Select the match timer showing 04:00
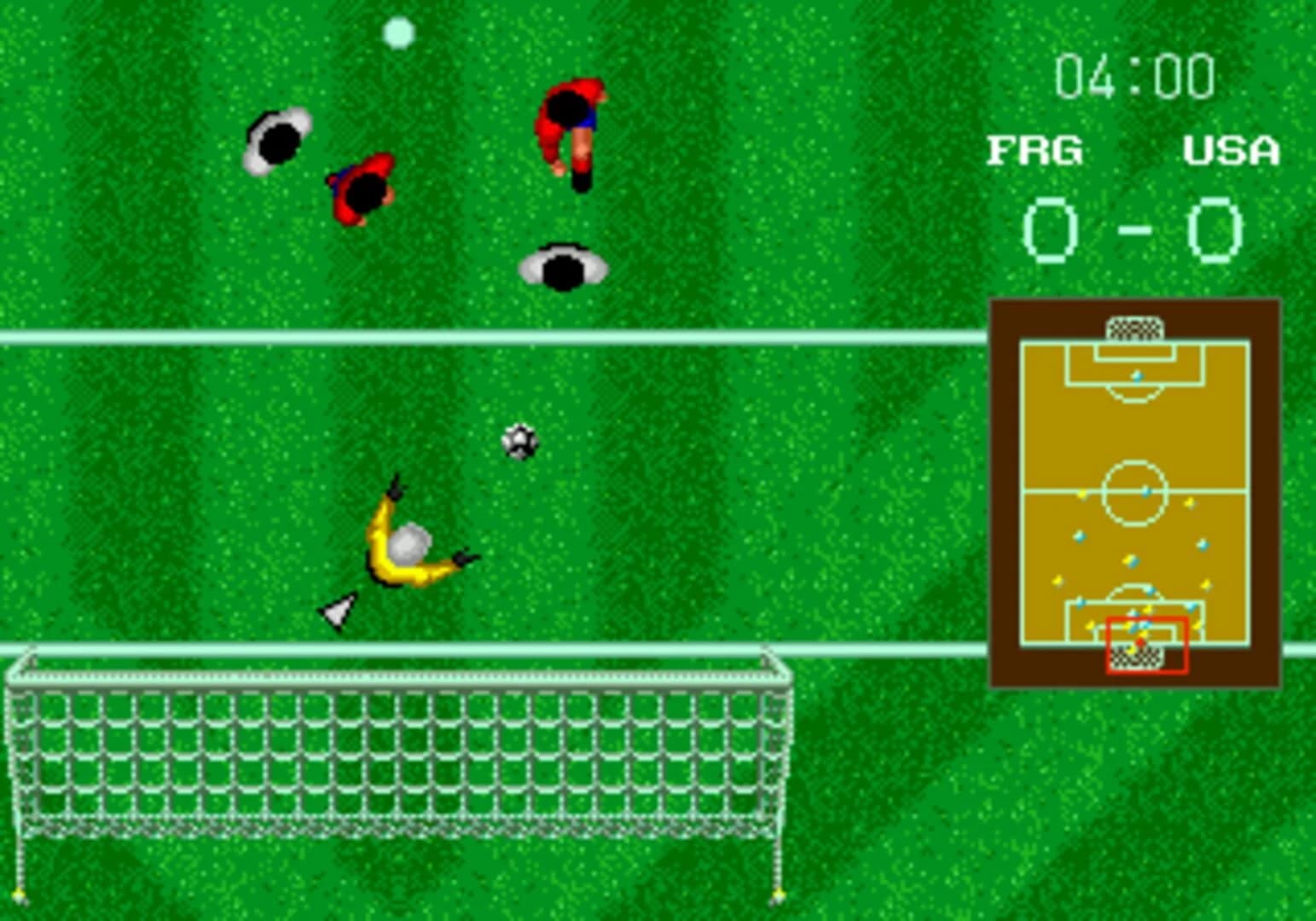Image resolution: width=1316 pixels, height=921 pixels. click(x=1134, y=75)
